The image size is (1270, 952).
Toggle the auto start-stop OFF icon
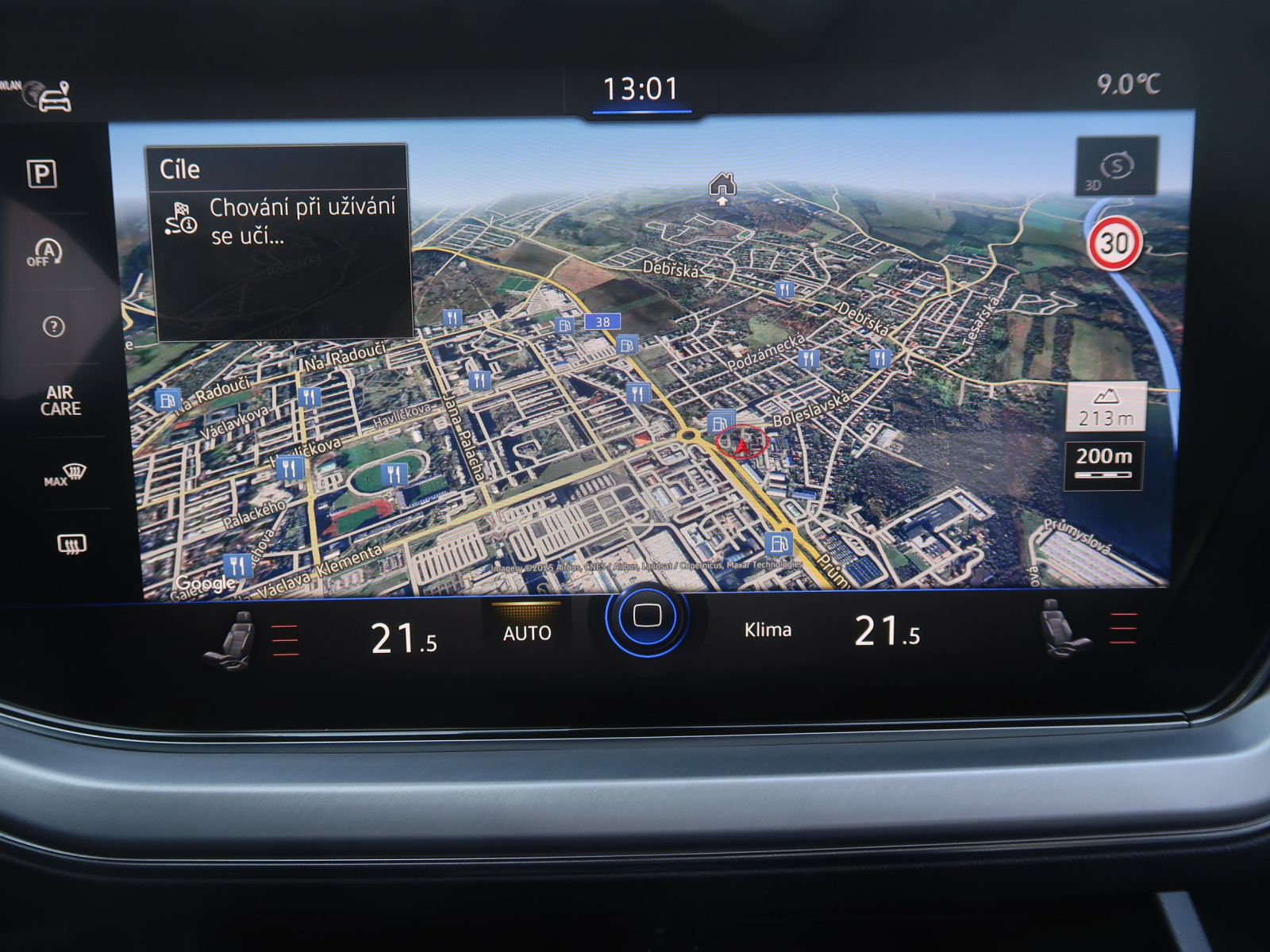tap(45, 253)
